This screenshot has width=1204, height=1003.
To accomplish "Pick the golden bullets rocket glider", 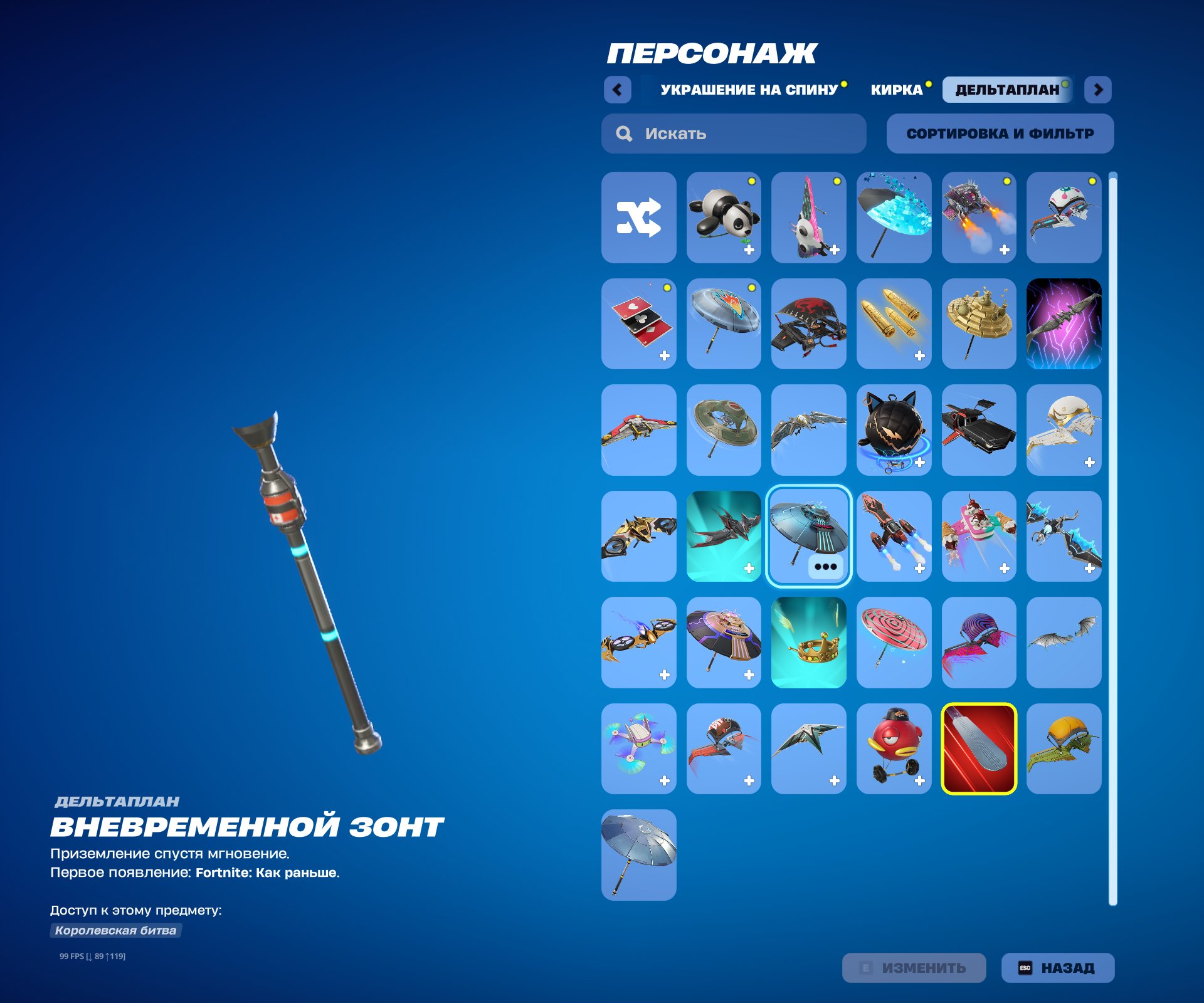I will click(894, 325).
